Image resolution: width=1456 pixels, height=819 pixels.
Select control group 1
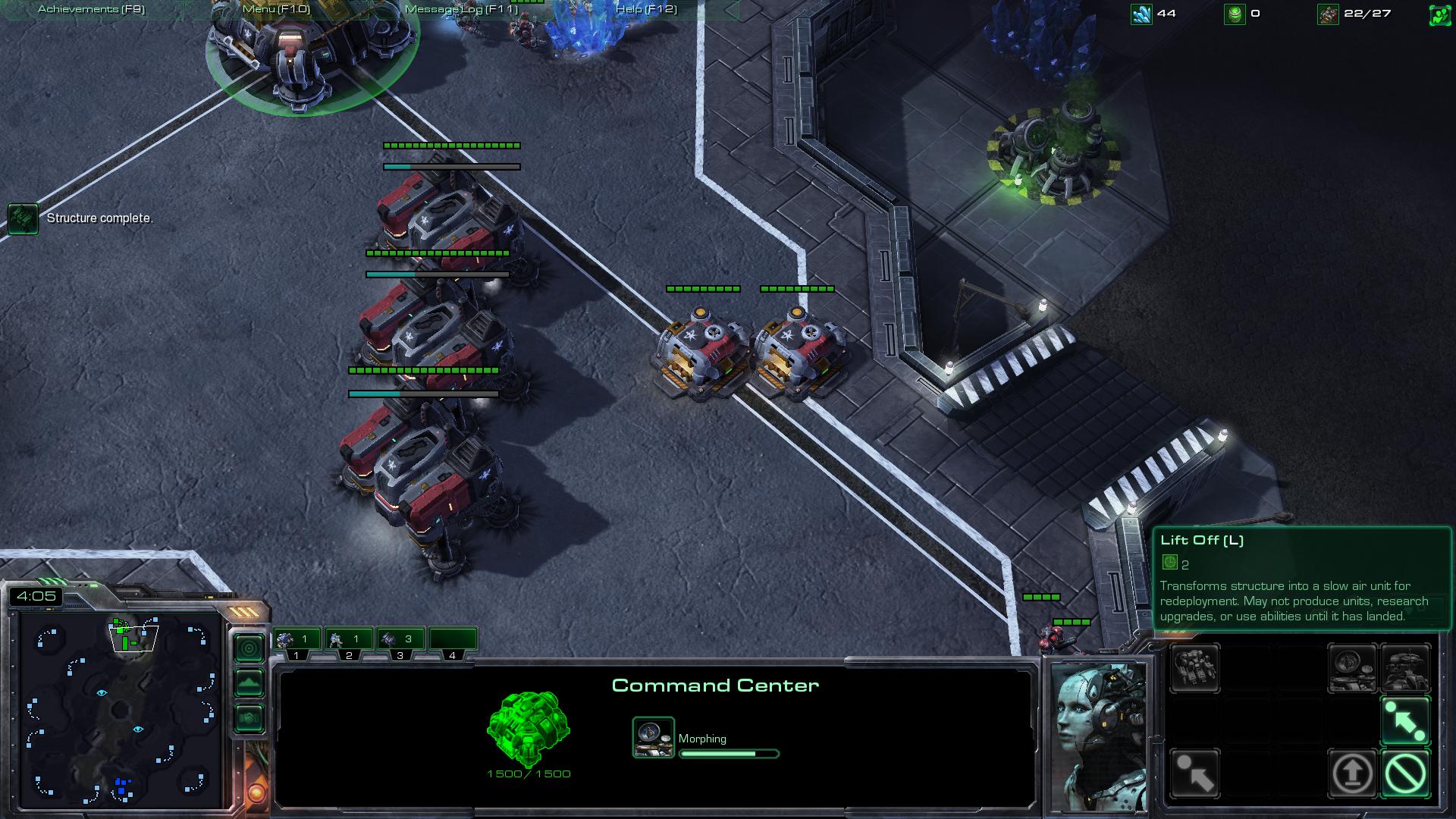point(297,640)
